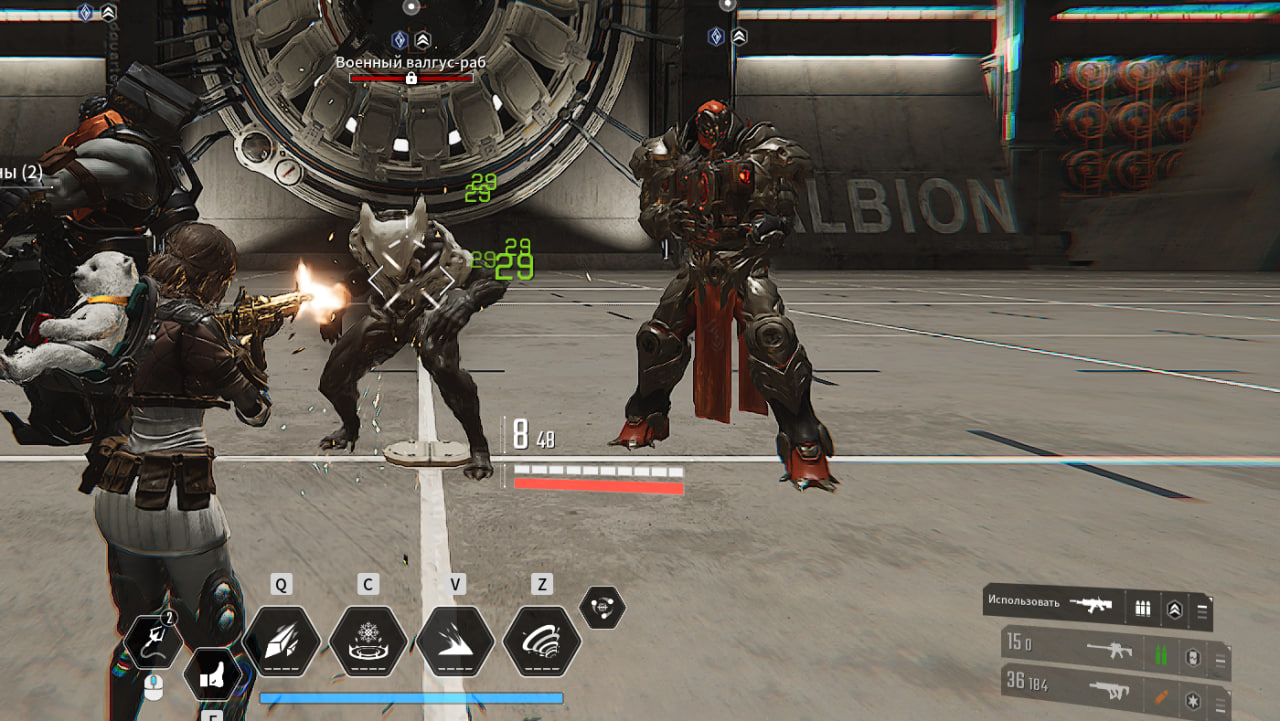Activate the C snowflake ring ability
This screenshot has height=721, width=1280.
click(x=368, y=642)
